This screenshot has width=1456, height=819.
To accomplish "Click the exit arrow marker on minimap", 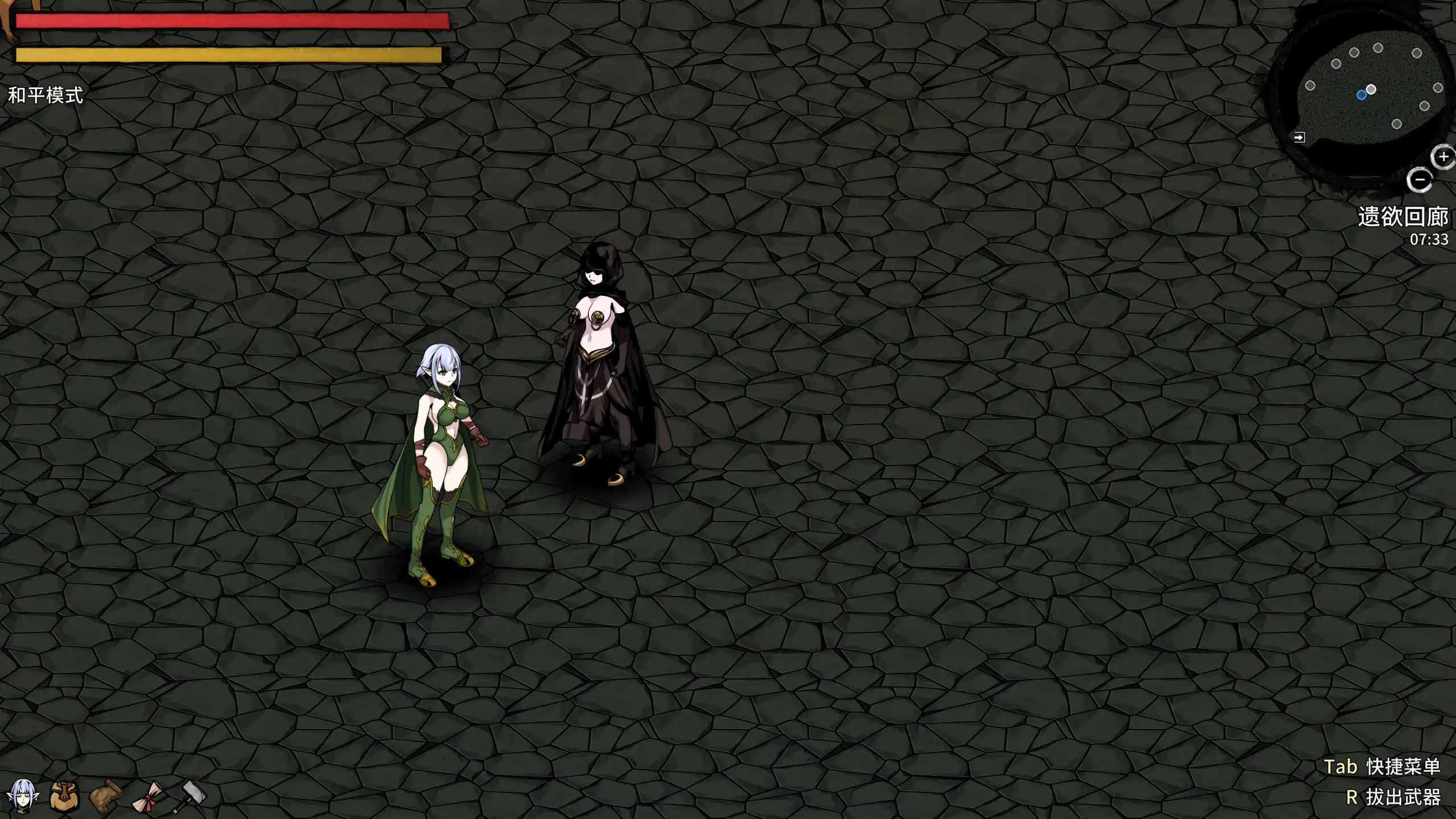I will click(1299, 137).
